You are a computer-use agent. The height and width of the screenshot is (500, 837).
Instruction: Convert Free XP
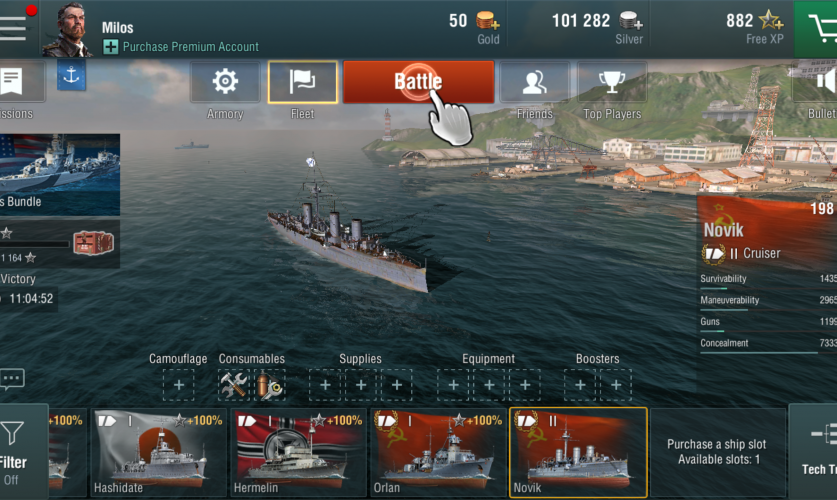point(771,21)
